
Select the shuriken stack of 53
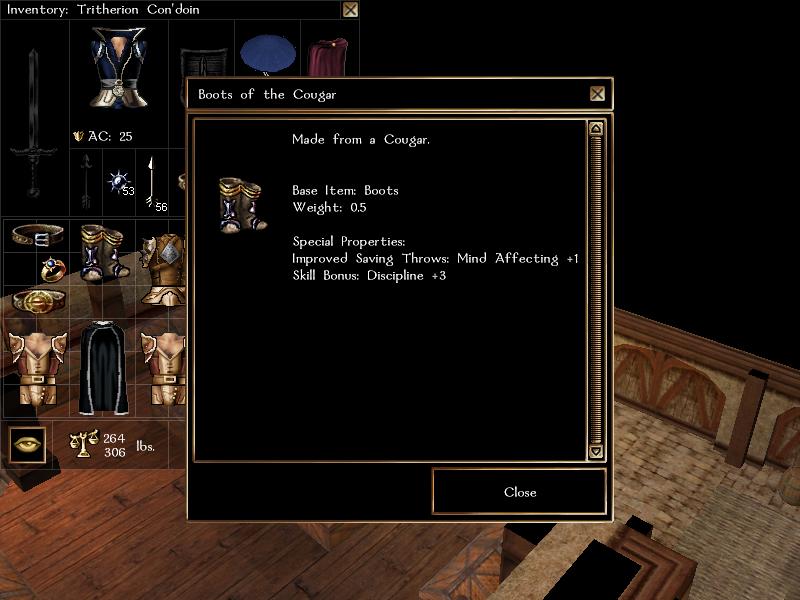pos(120,182)
